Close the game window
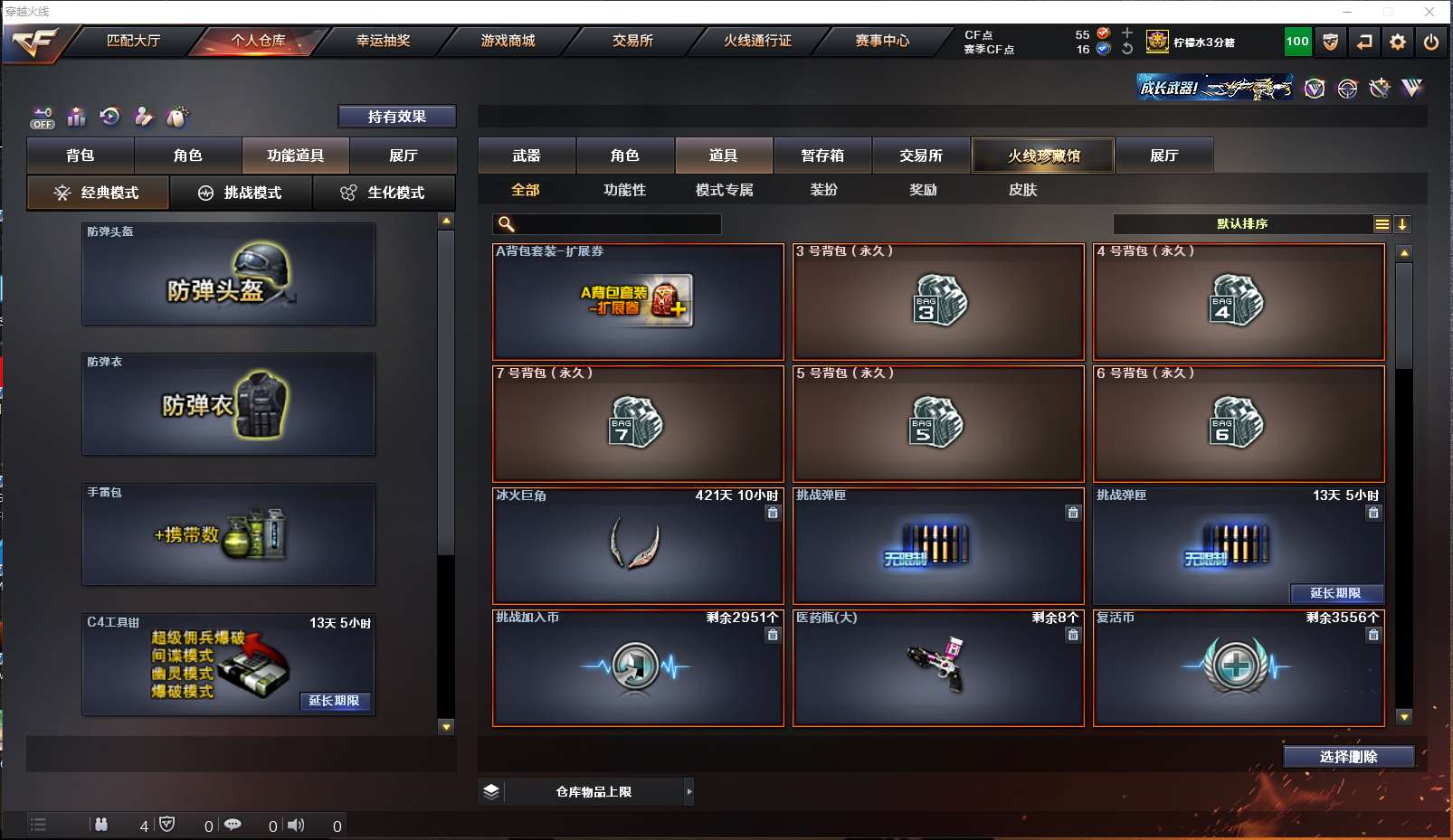The width and height of the screenshot is (1453, 840). 1429,12
